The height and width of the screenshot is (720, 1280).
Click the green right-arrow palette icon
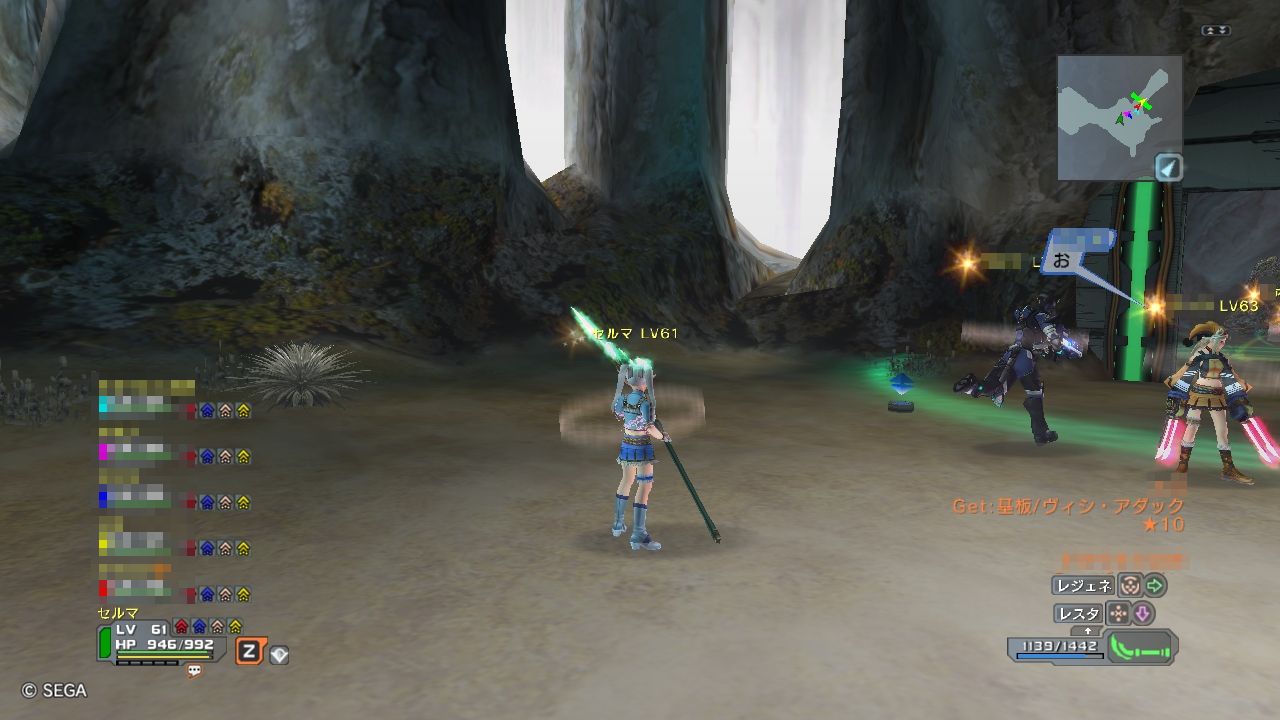point(1155,586)
